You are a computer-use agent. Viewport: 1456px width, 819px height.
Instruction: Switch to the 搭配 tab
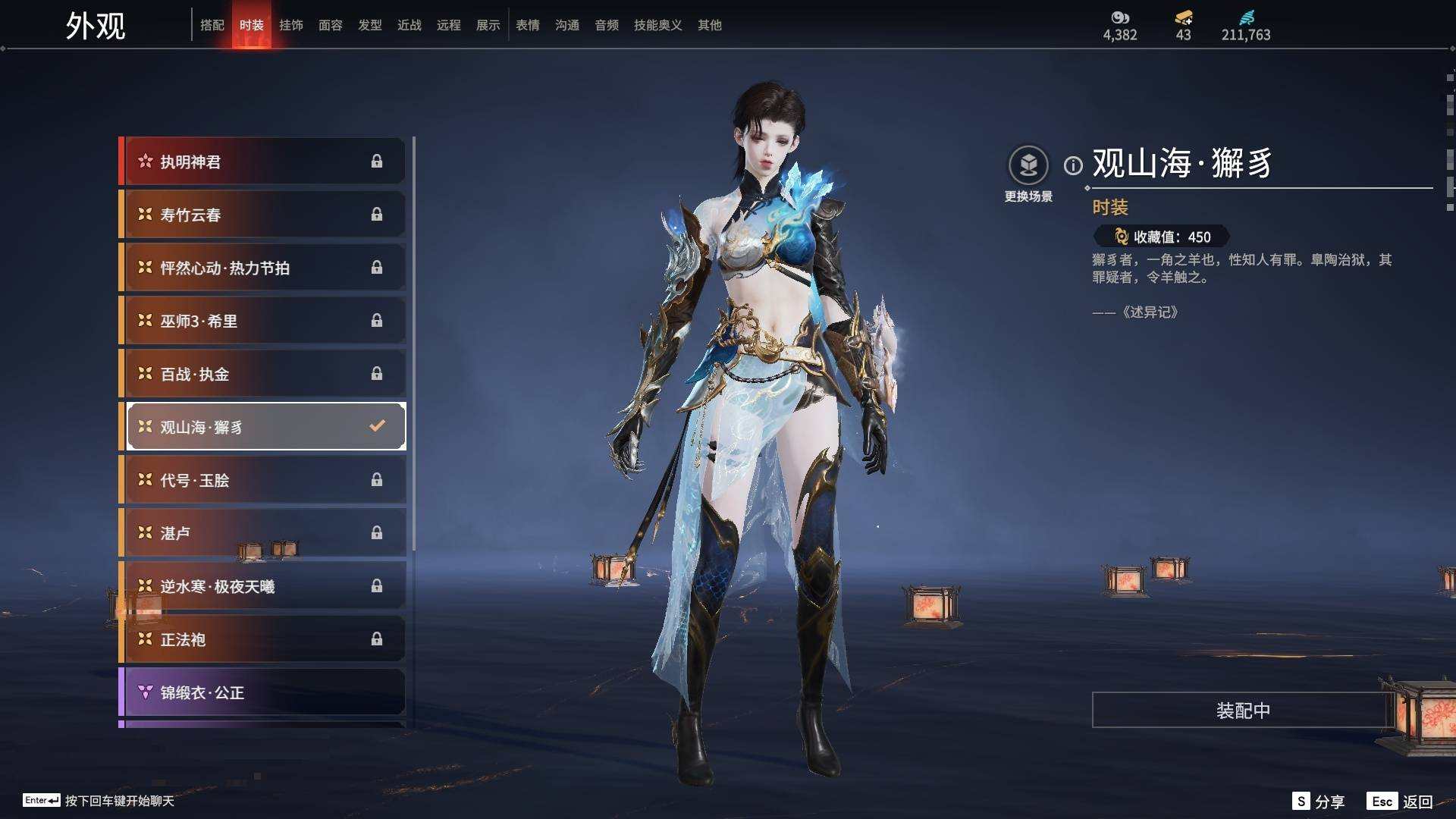pos(212,25)
